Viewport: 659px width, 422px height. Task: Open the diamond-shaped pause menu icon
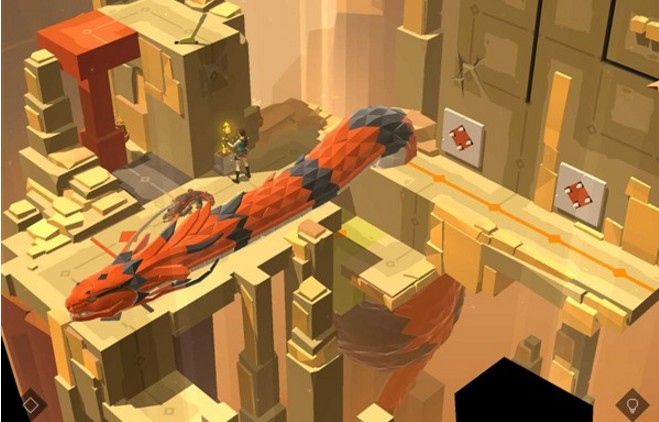tap(30, 404)
